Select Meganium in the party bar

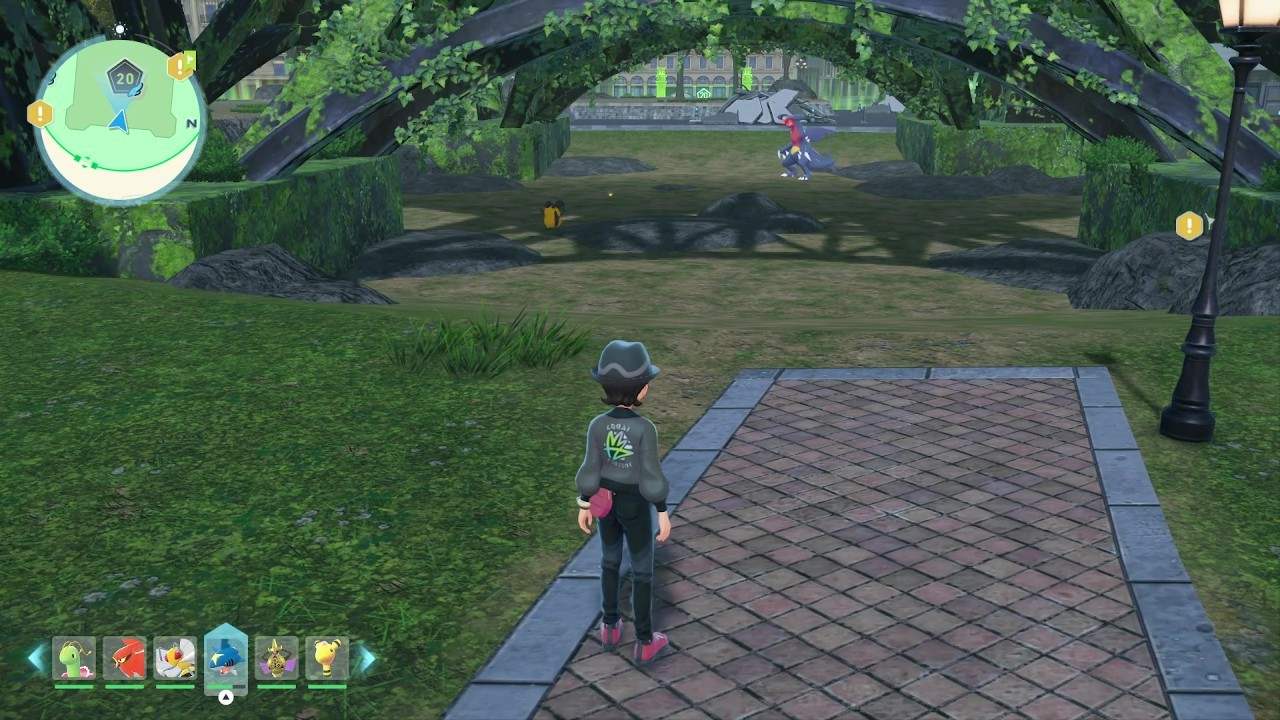pos(73,658)
